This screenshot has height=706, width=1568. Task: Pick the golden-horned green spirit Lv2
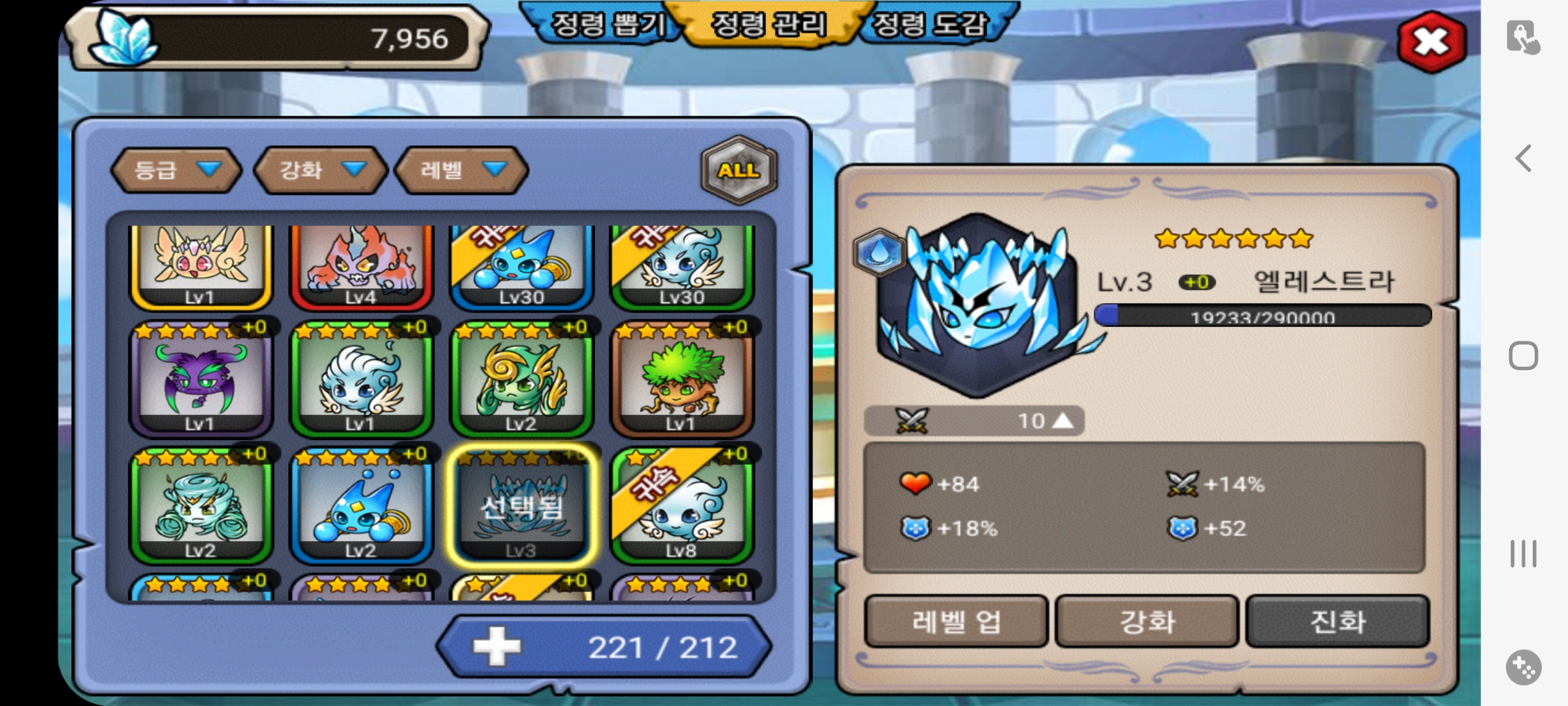(521, 380)
